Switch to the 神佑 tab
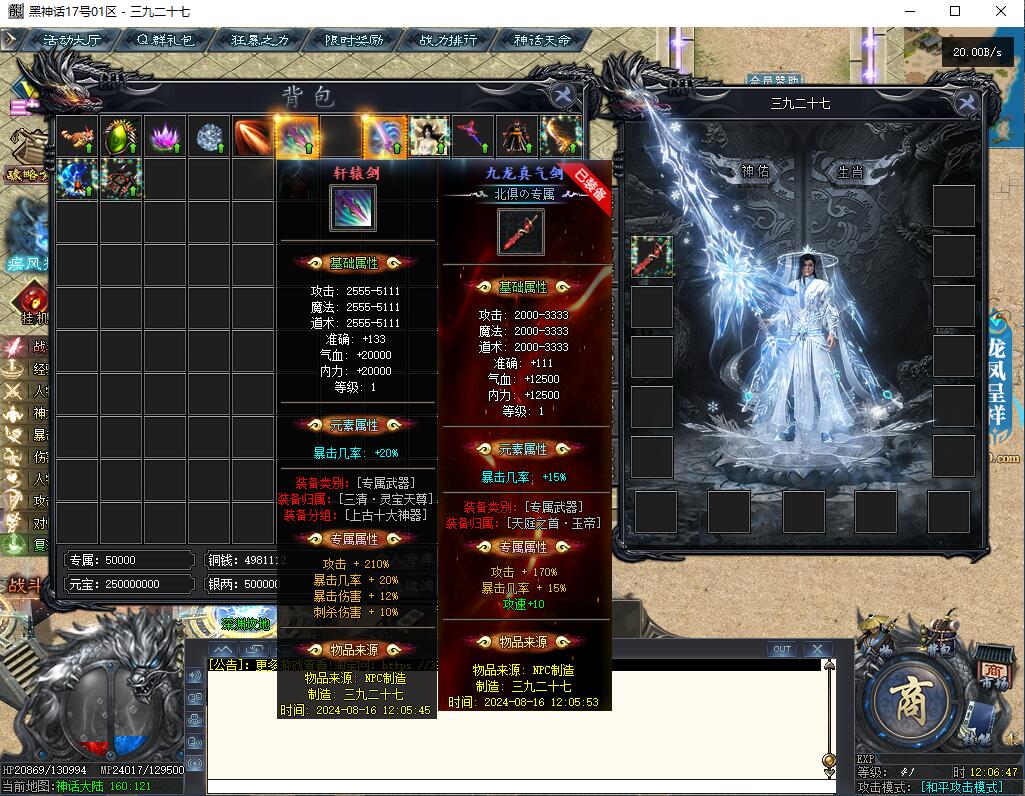Image resolution: width=1025 pixels, height=796 pixels. click(756, 172)
